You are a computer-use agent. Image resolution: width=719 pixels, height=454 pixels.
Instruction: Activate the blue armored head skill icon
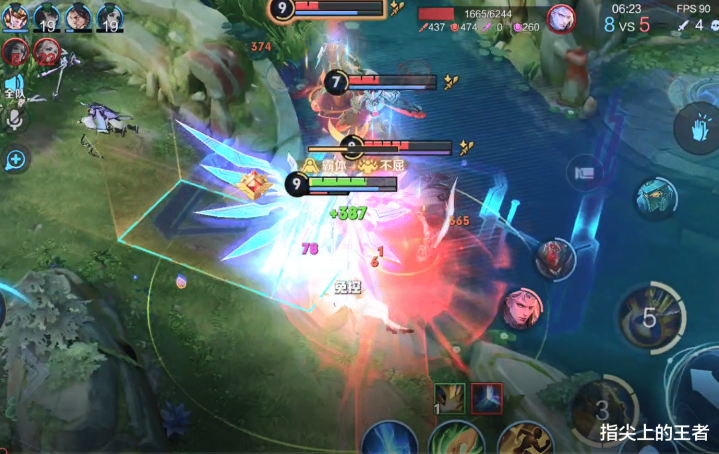tap(656, 196)
